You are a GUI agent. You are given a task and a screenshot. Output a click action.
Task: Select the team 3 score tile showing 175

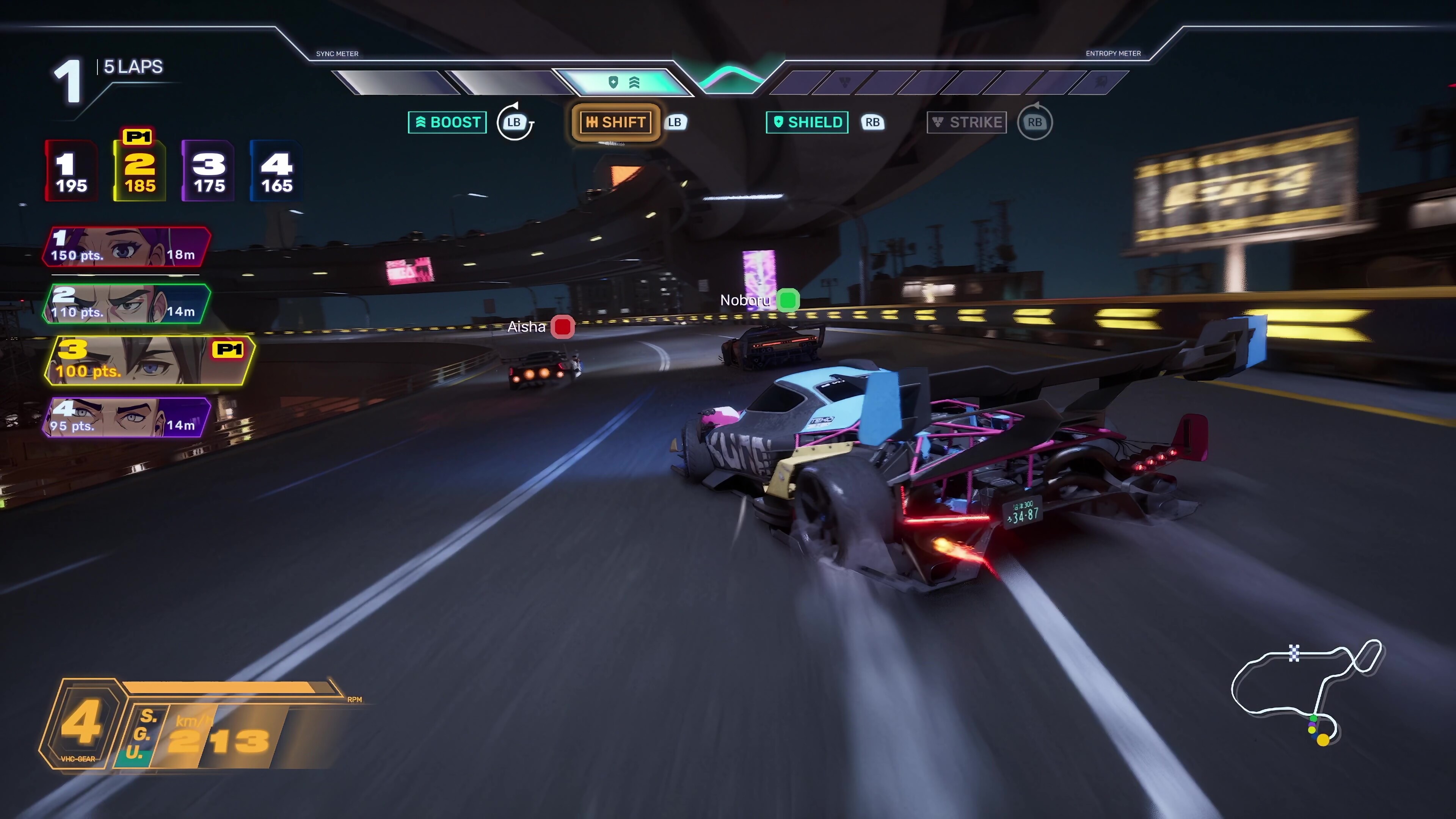pos(209,171)
